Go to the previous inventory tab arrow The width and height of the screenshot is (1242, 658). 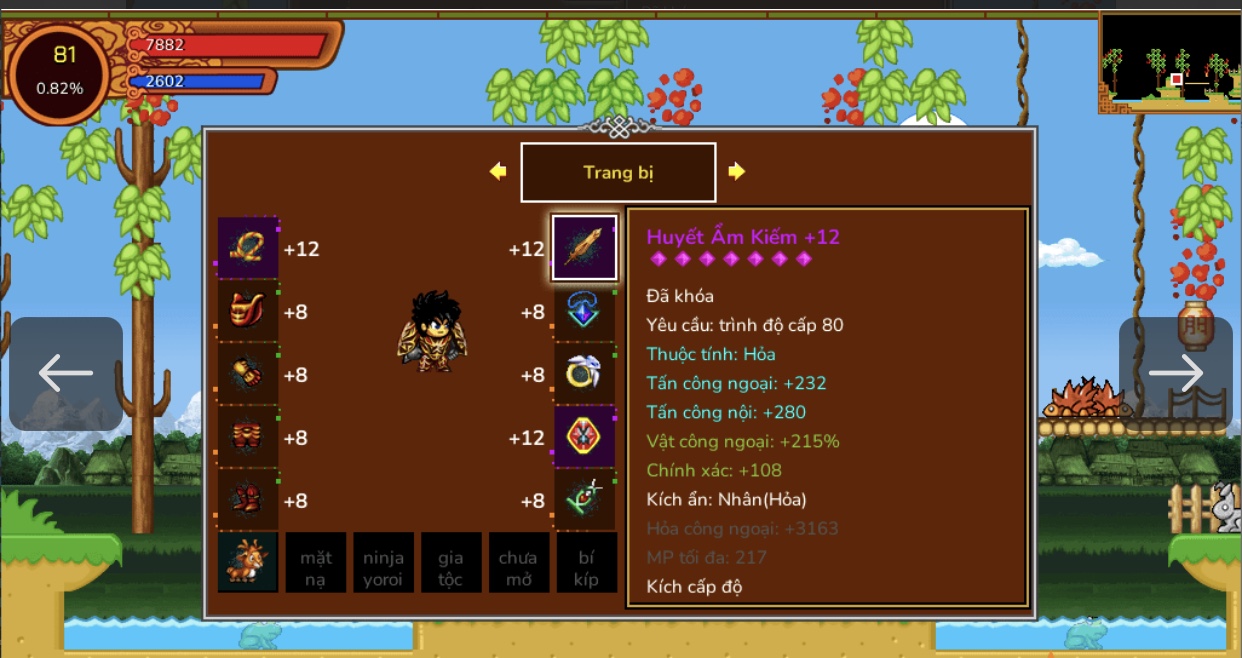(498, 172)
